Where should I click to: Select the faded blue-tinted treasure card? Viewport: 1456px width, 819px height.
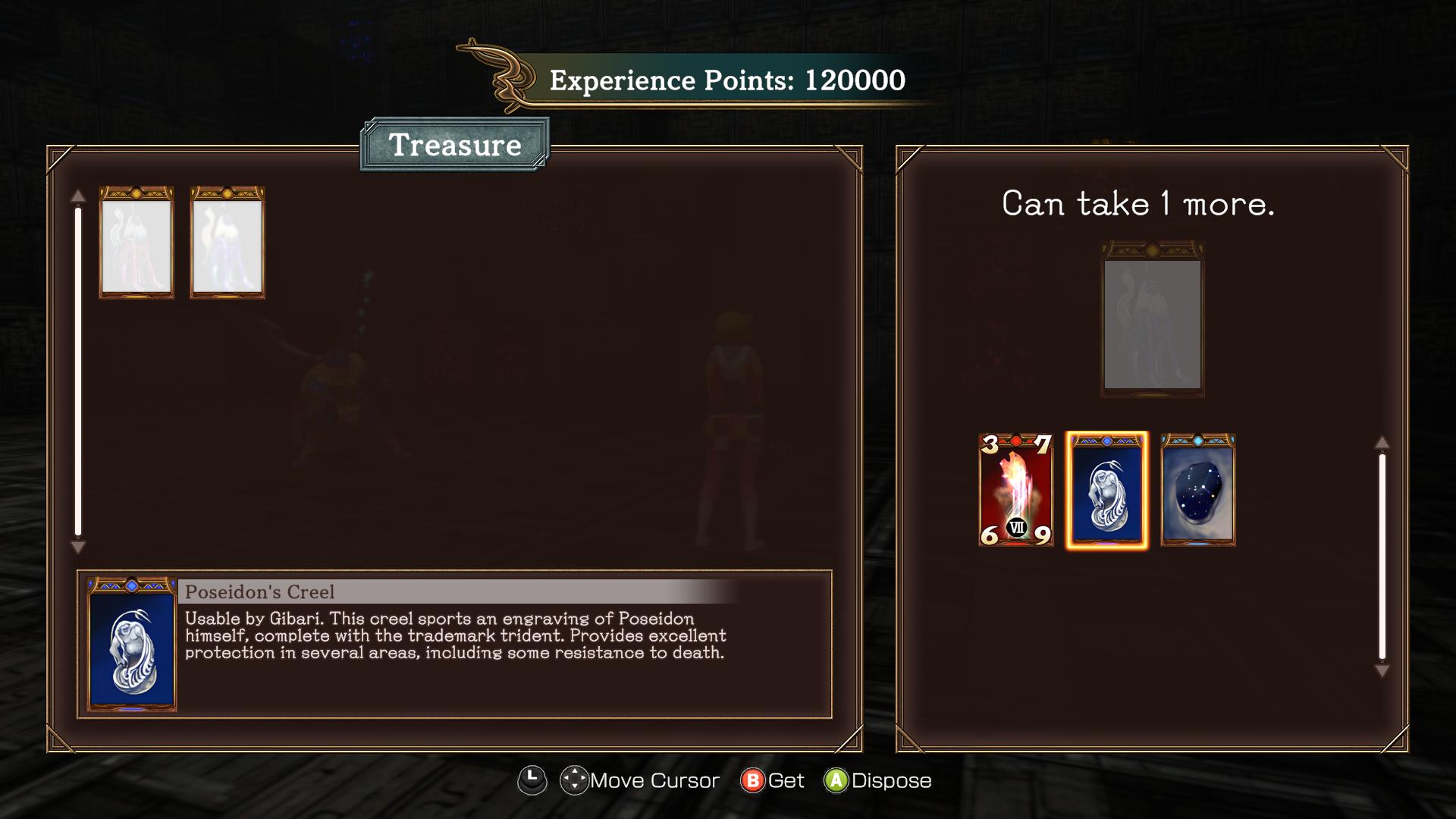pyautogui.click(x=227, y=243)
